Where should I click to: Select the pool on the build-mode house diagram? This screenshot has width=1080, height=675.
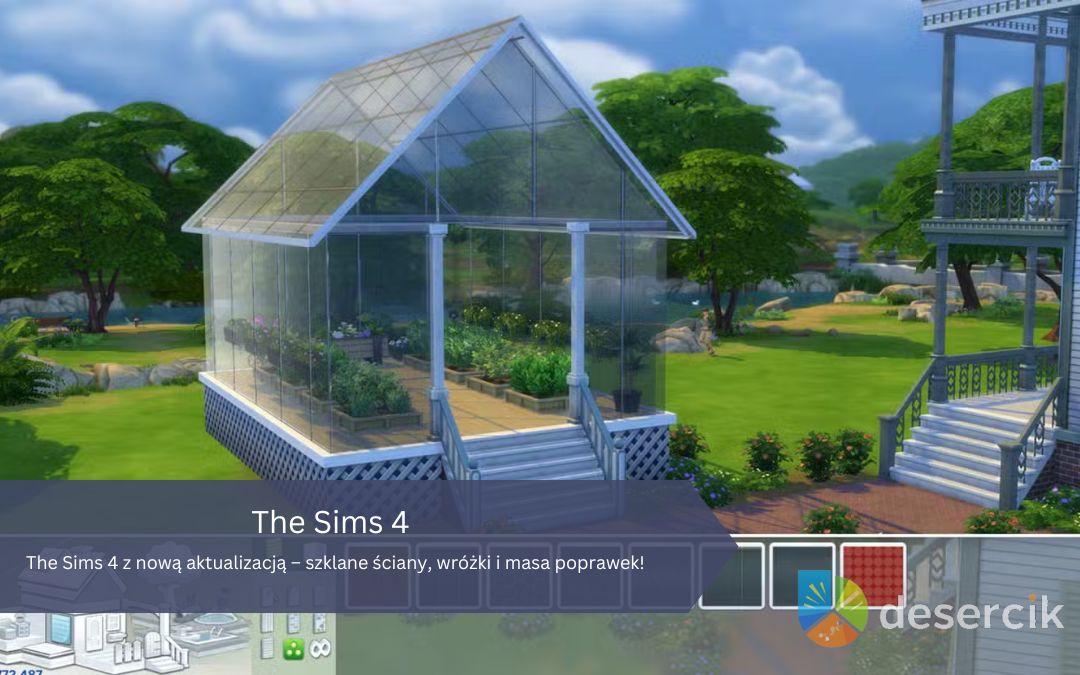click(211, 638)
